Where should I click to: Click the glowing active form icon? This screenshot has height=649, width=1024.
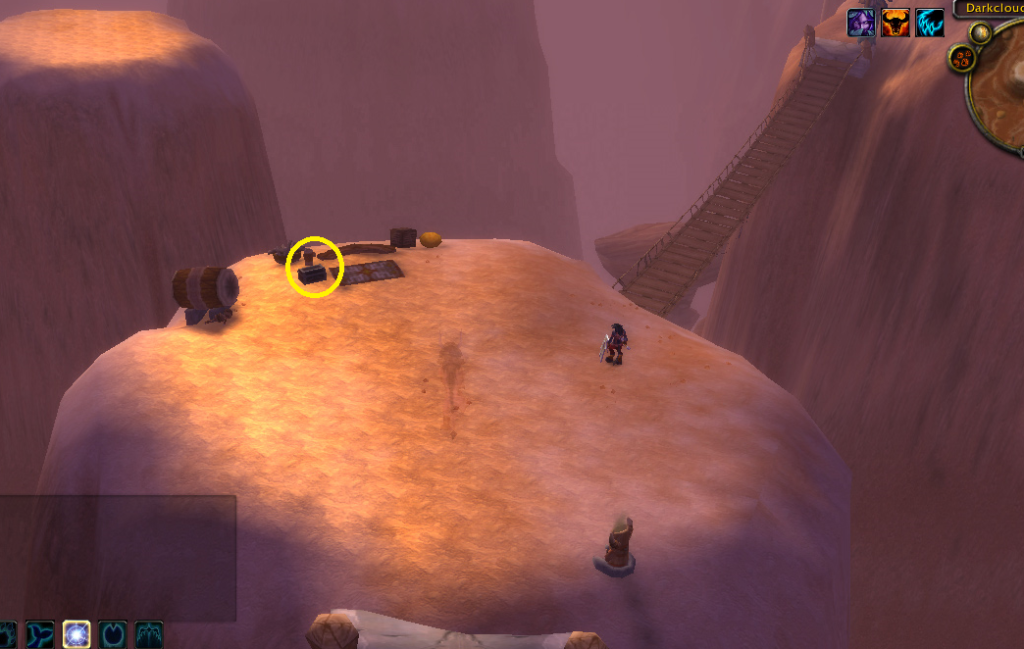tap(77, 635)
